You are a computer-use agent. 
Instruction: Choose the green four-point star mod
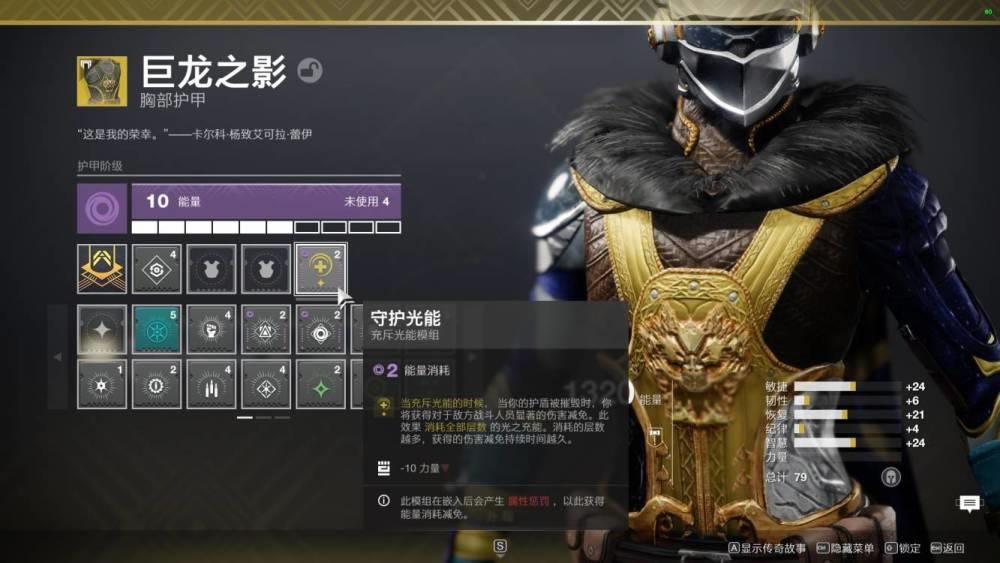click(x=320, y=385)
